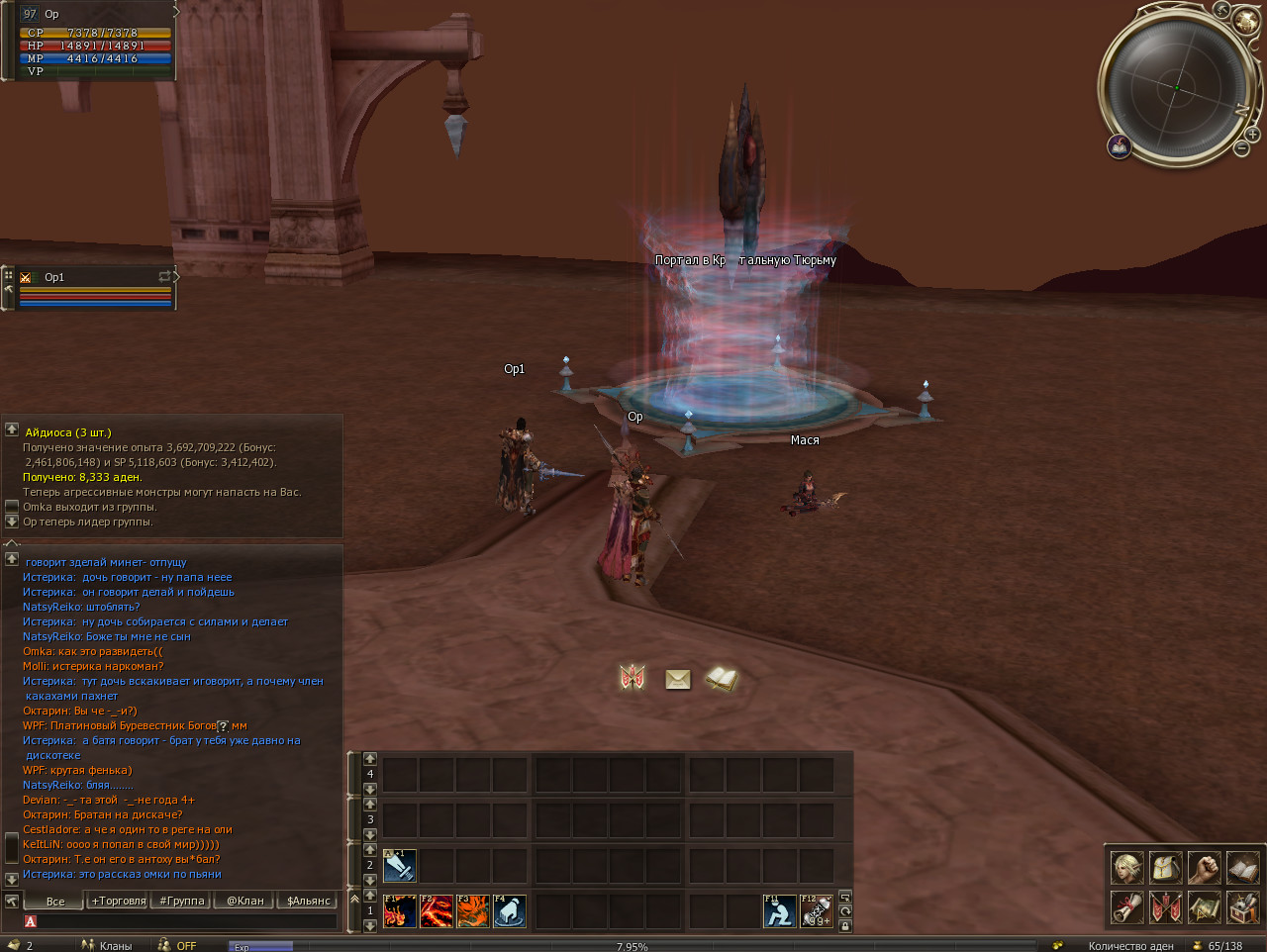Viewport: 1267px width, 952px height.
Task: Open the inventory backpack icon
Action: point(1165,868)
